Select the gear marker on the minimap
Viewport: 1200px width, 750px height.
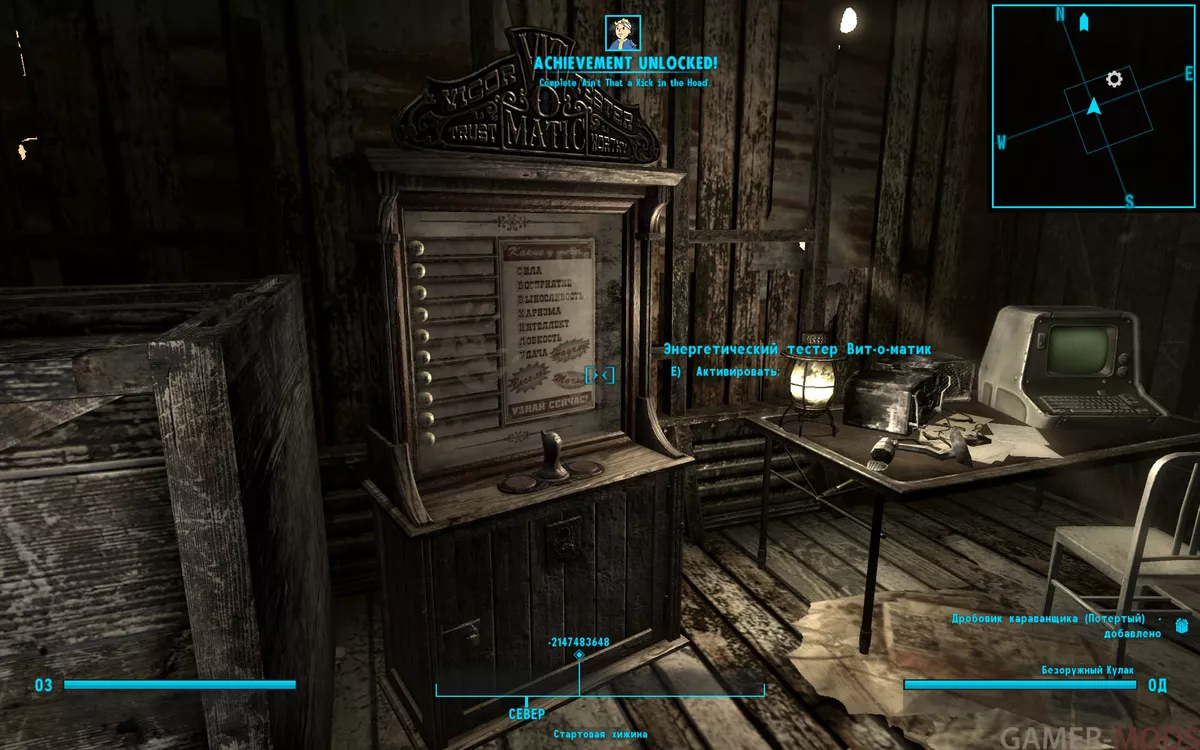1114,78
